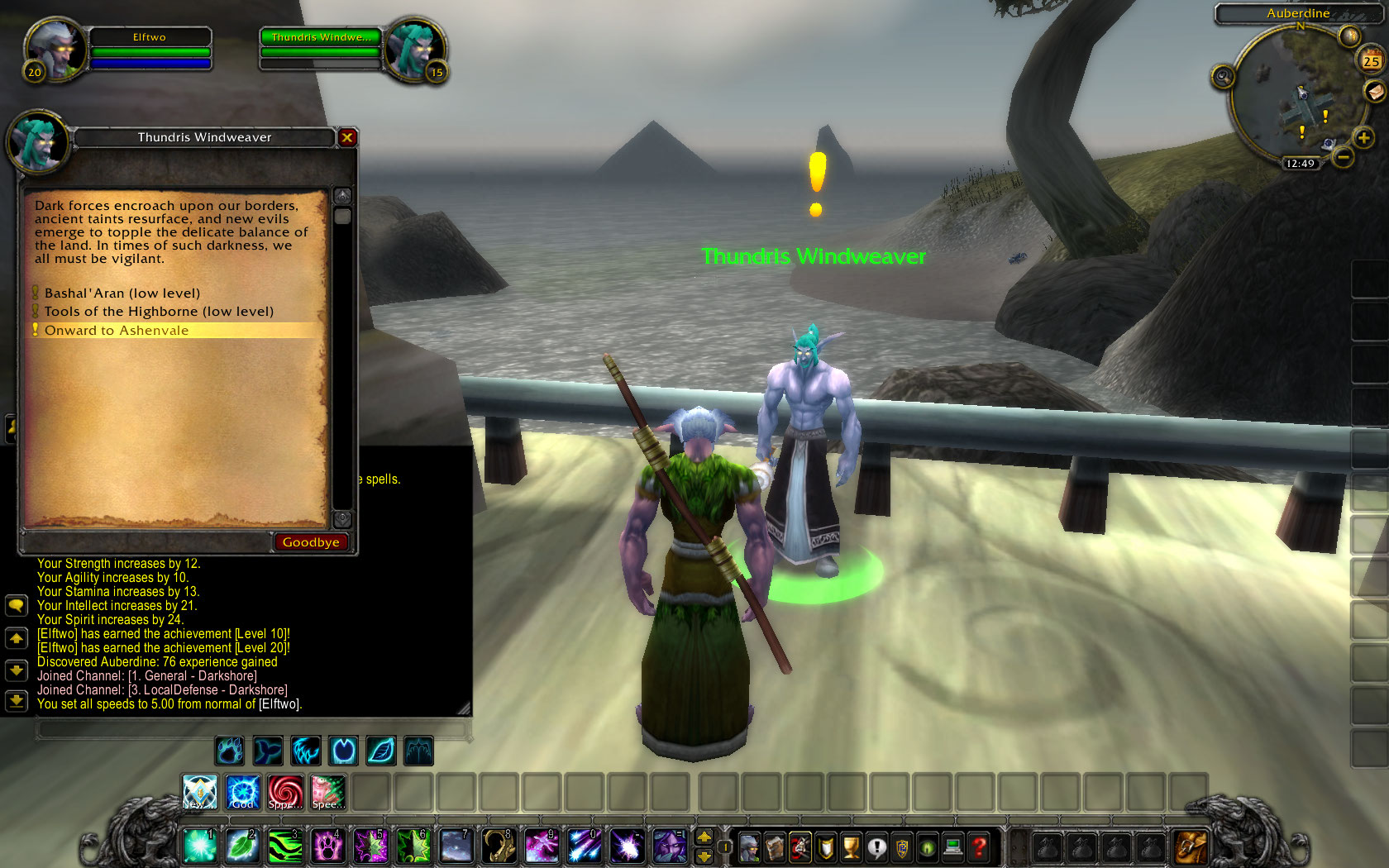Open the achievements trophy icon
The height and width of the screenshot is (868, 1389).
pyautogui.click(x=851, y=847)
